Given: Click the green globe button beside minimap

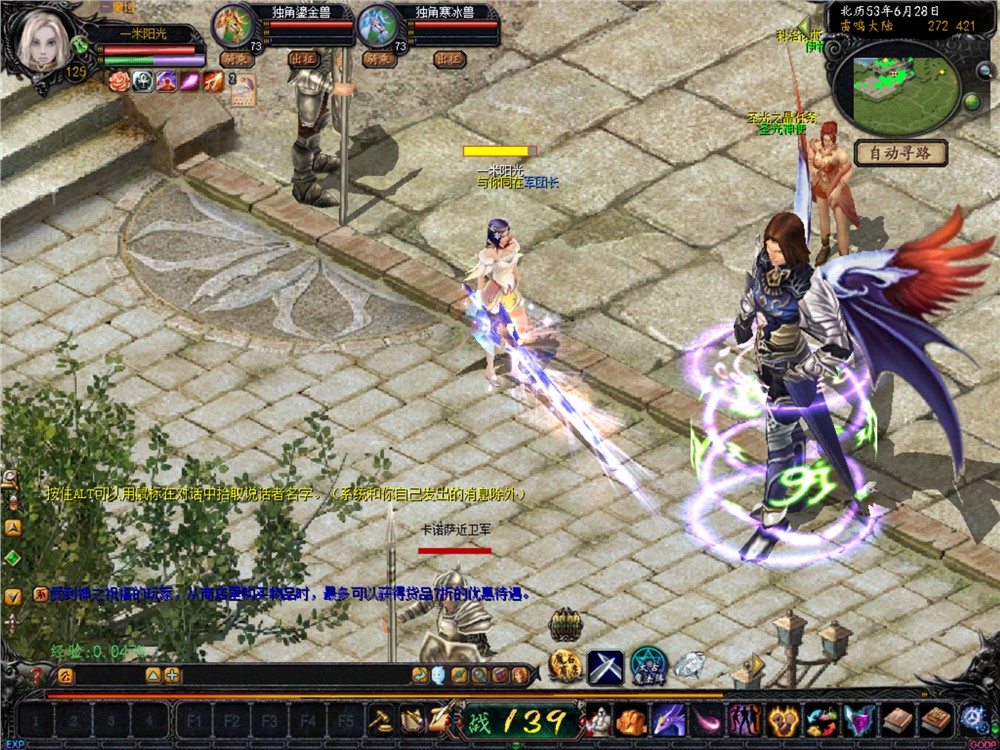Looking at the screenshot, I should (x=971, y=101).
